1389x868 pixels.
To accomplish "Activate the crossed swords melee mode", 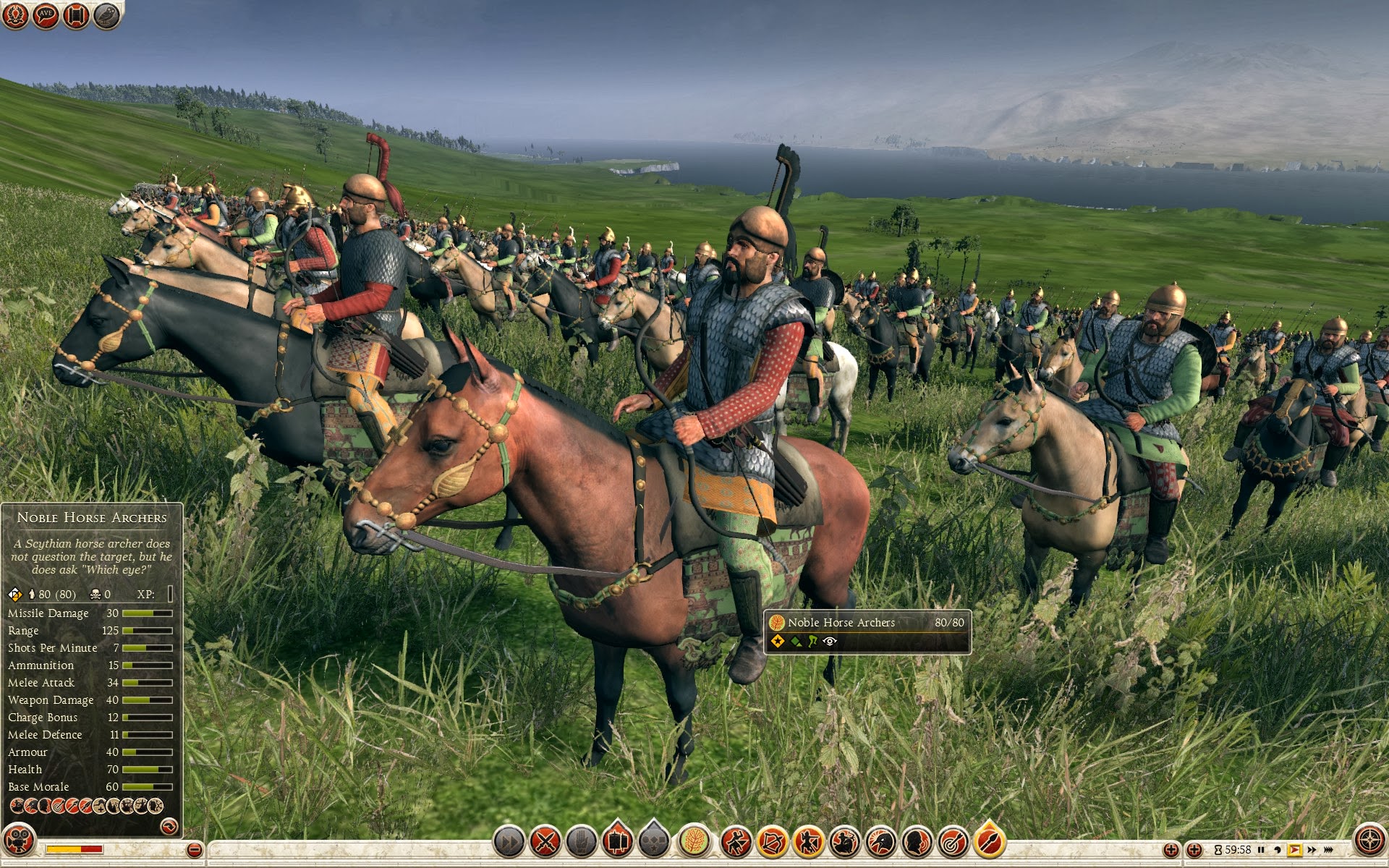I will (x=545, y=842).
